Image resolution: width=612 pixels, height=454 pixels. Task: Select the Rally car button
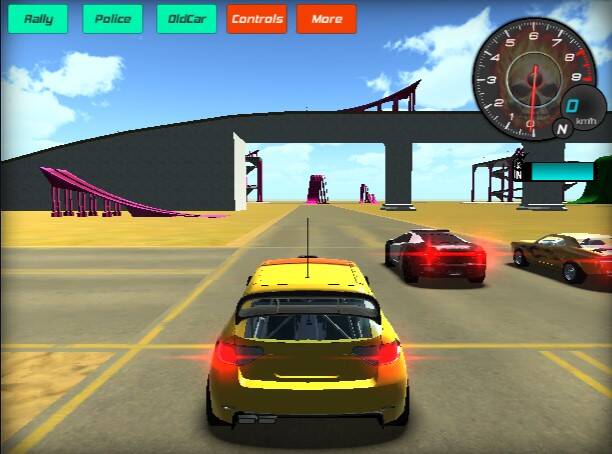click(38, 19)
